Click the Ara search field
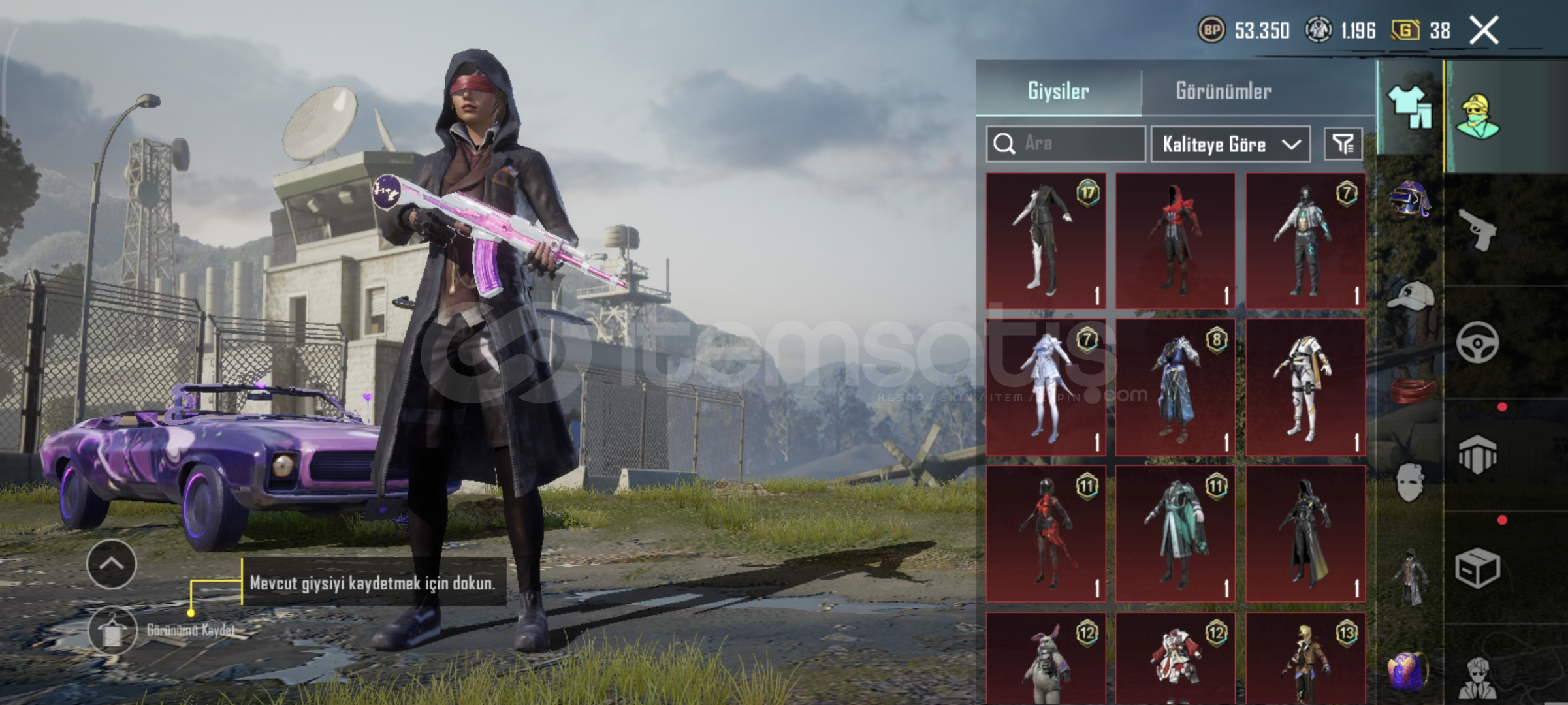Screen dimensions: 1568x705 click(x=1078, y=144)
